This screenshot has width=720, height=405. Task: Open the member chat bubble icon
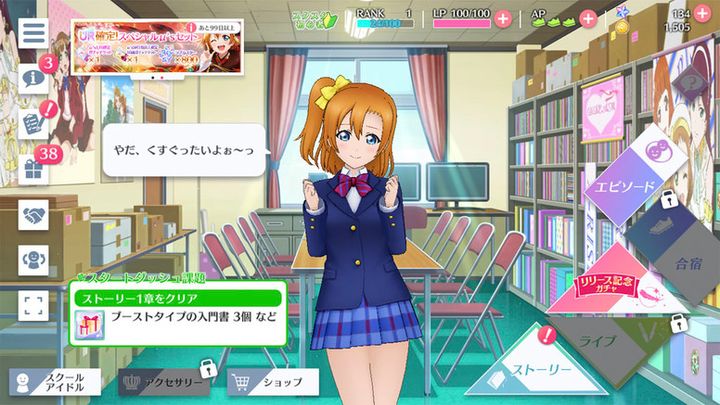click(x=33, y=260)
